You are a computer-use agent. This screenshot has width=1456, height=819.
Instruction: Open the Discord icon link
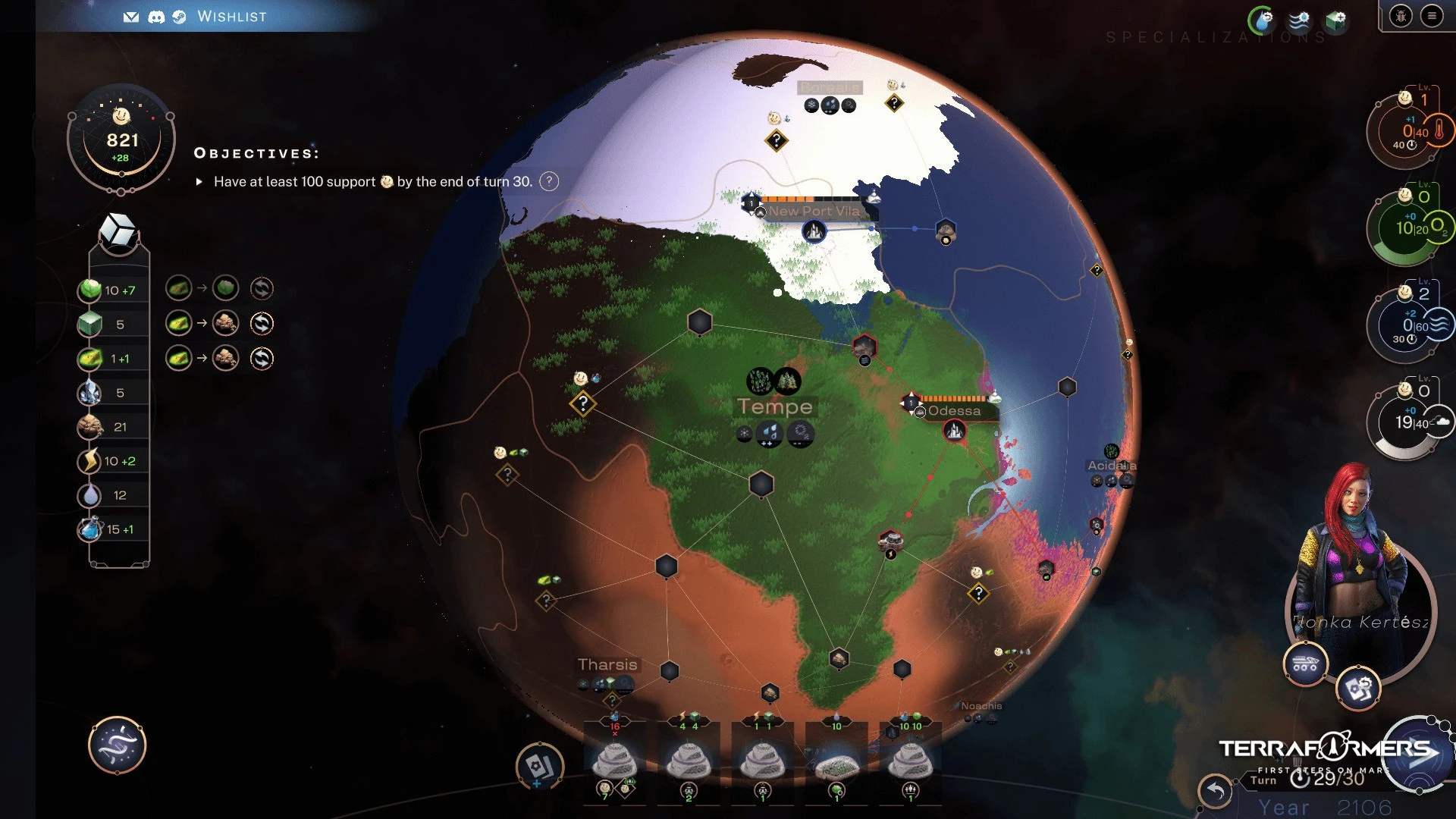pyautogui.click(x=156, y=17)
